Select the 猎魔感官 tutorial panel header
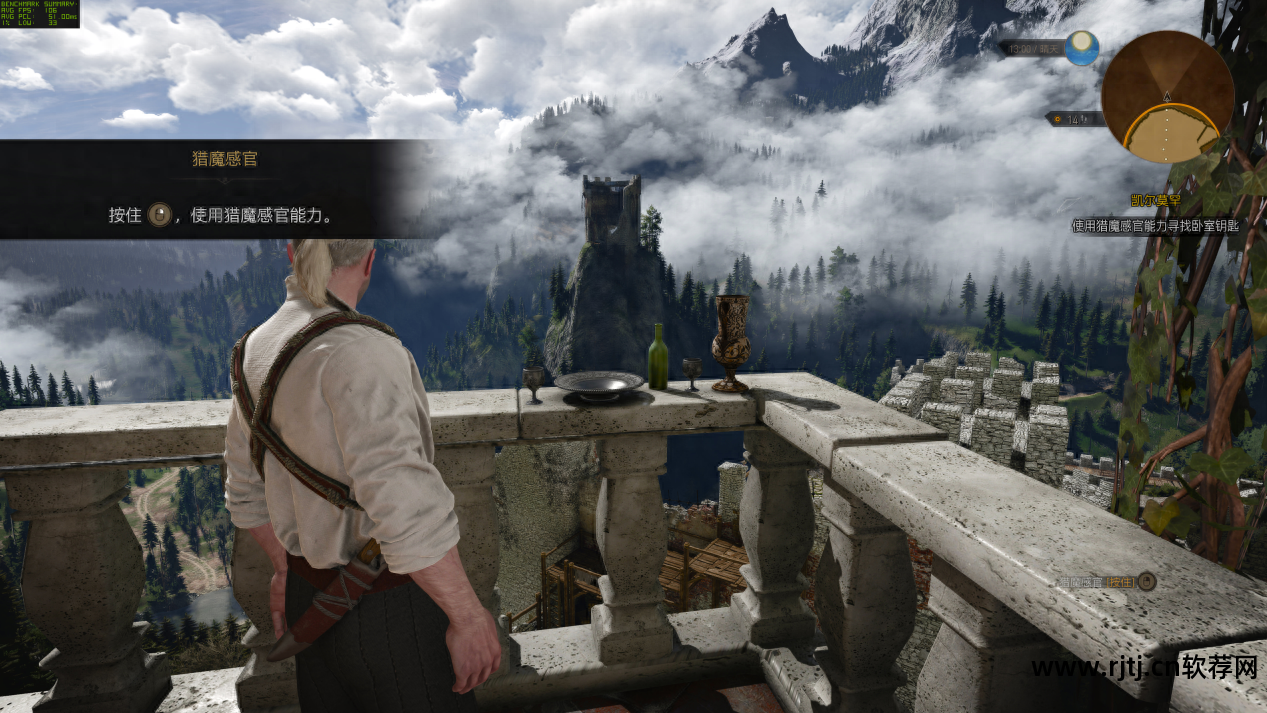The image size is (1267, 713). point(224,159)
